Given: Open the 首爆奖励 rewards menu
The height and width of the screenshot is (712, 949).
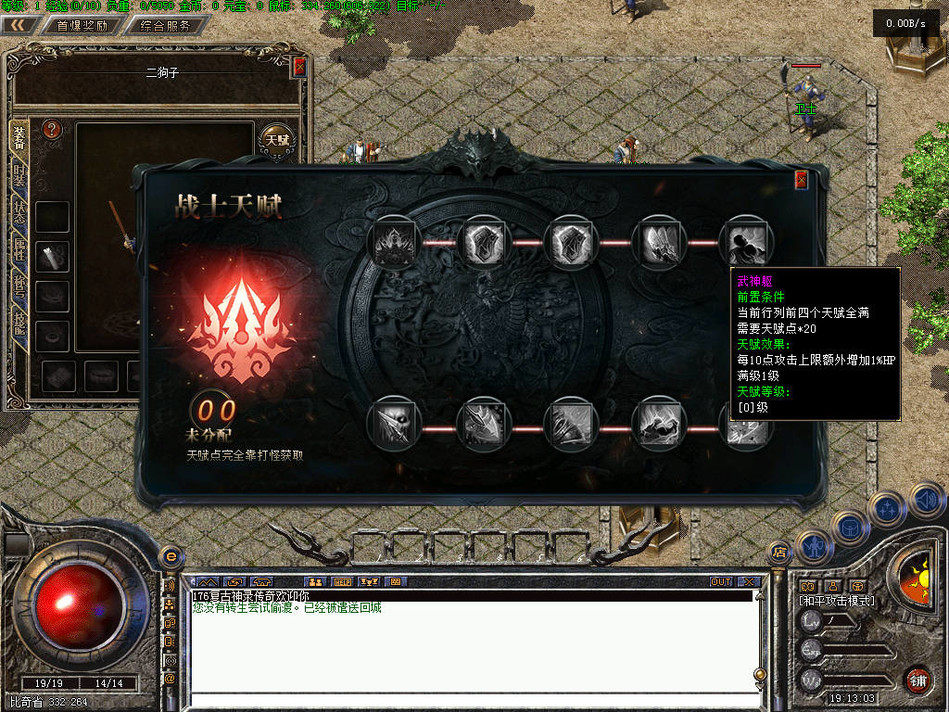Looking at the screenshot, I should pyautogui.click(x=82, y=26).
